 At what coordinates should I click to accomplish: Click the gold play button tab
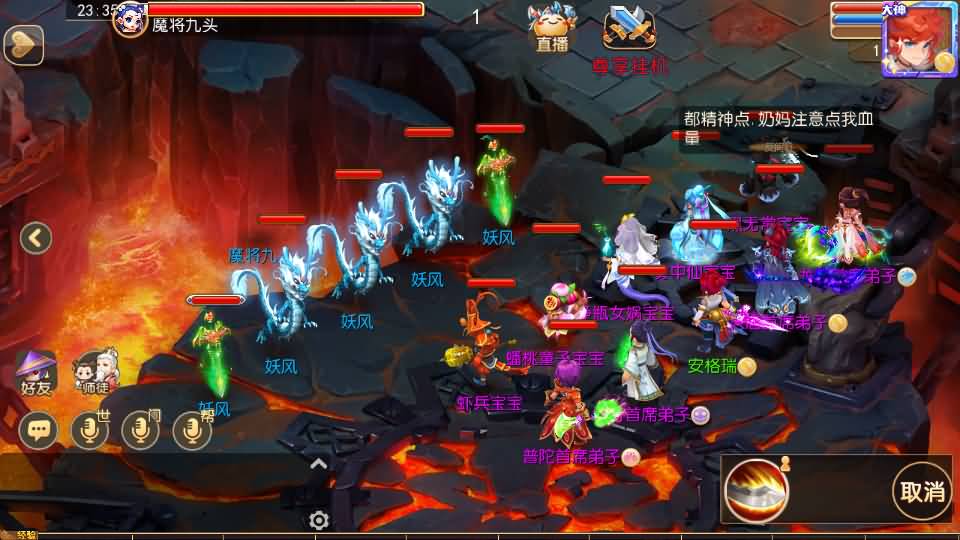tap(22, 44)
